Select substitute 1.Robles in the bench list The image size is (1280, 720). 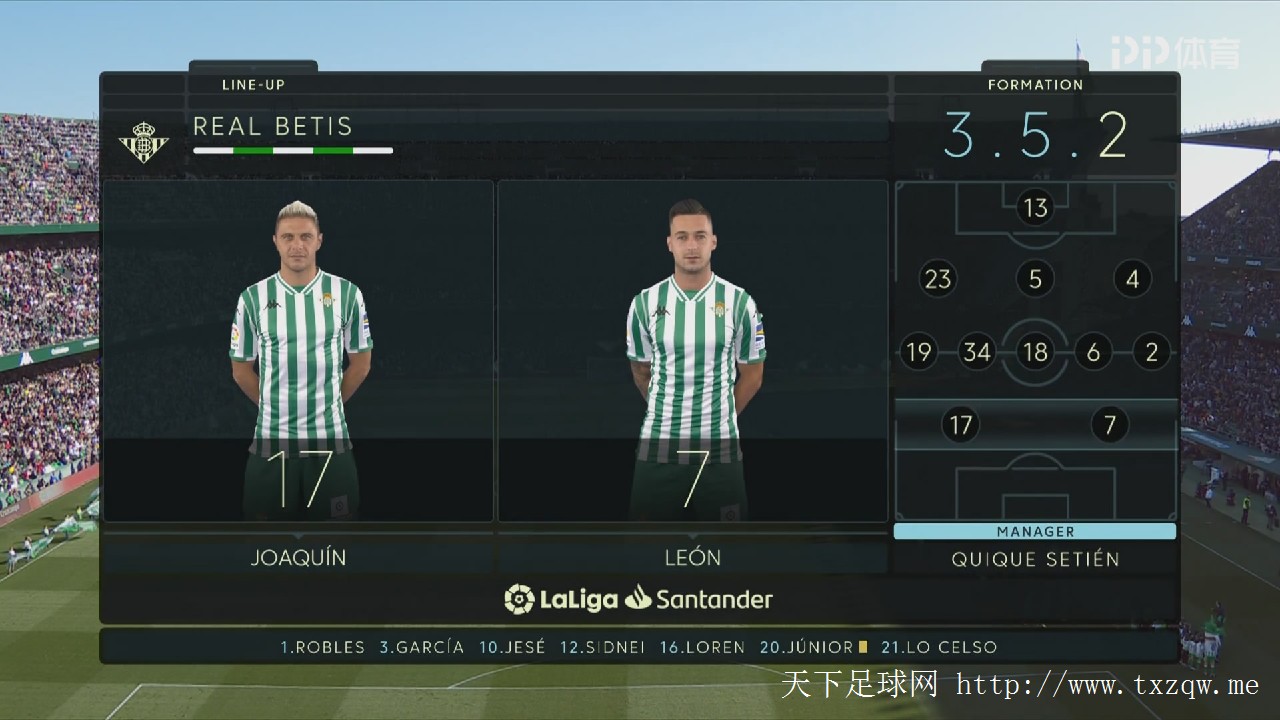point(322,647)
